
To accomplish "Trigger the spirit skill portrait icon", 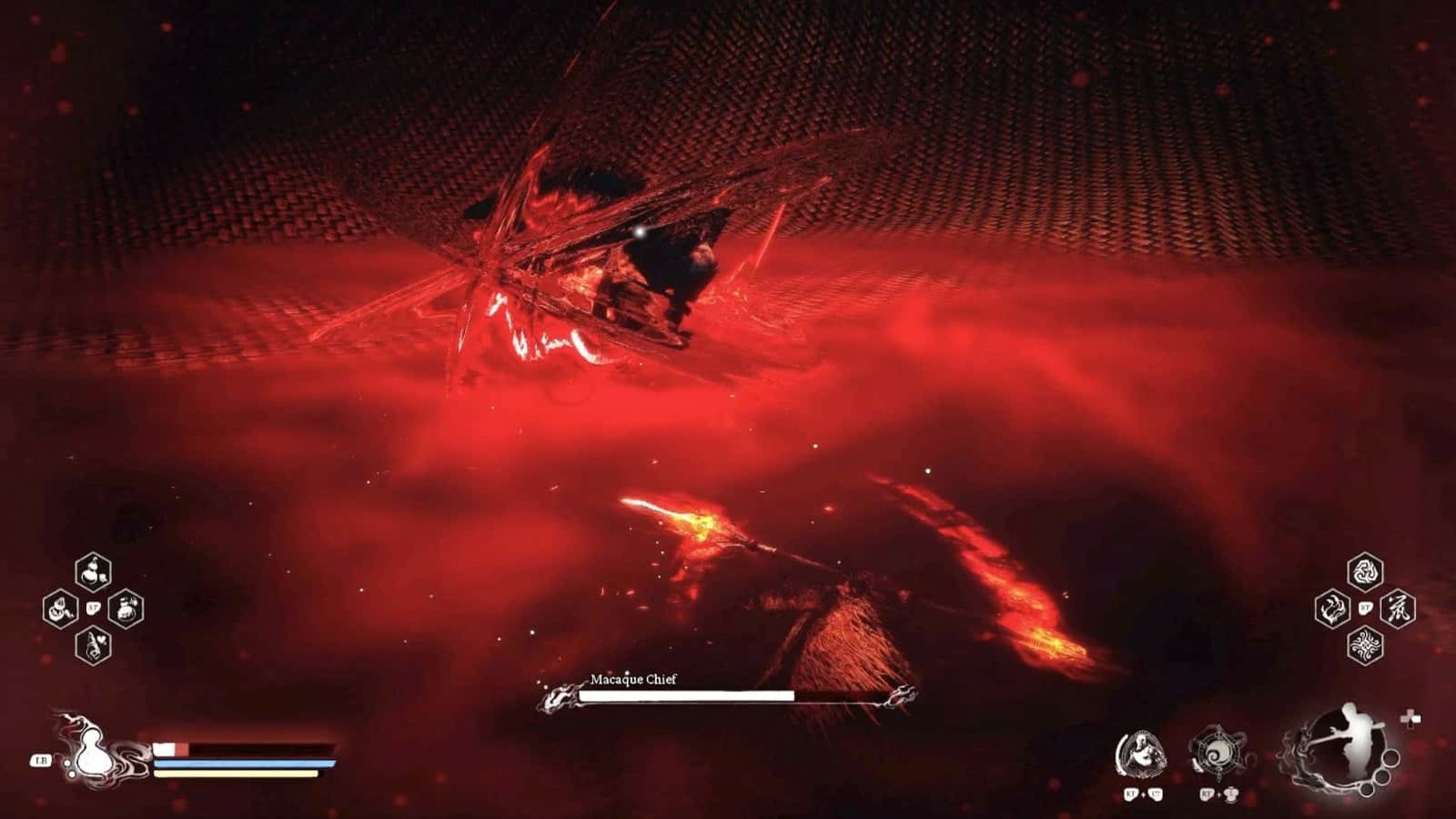I will click(1141, 754).
